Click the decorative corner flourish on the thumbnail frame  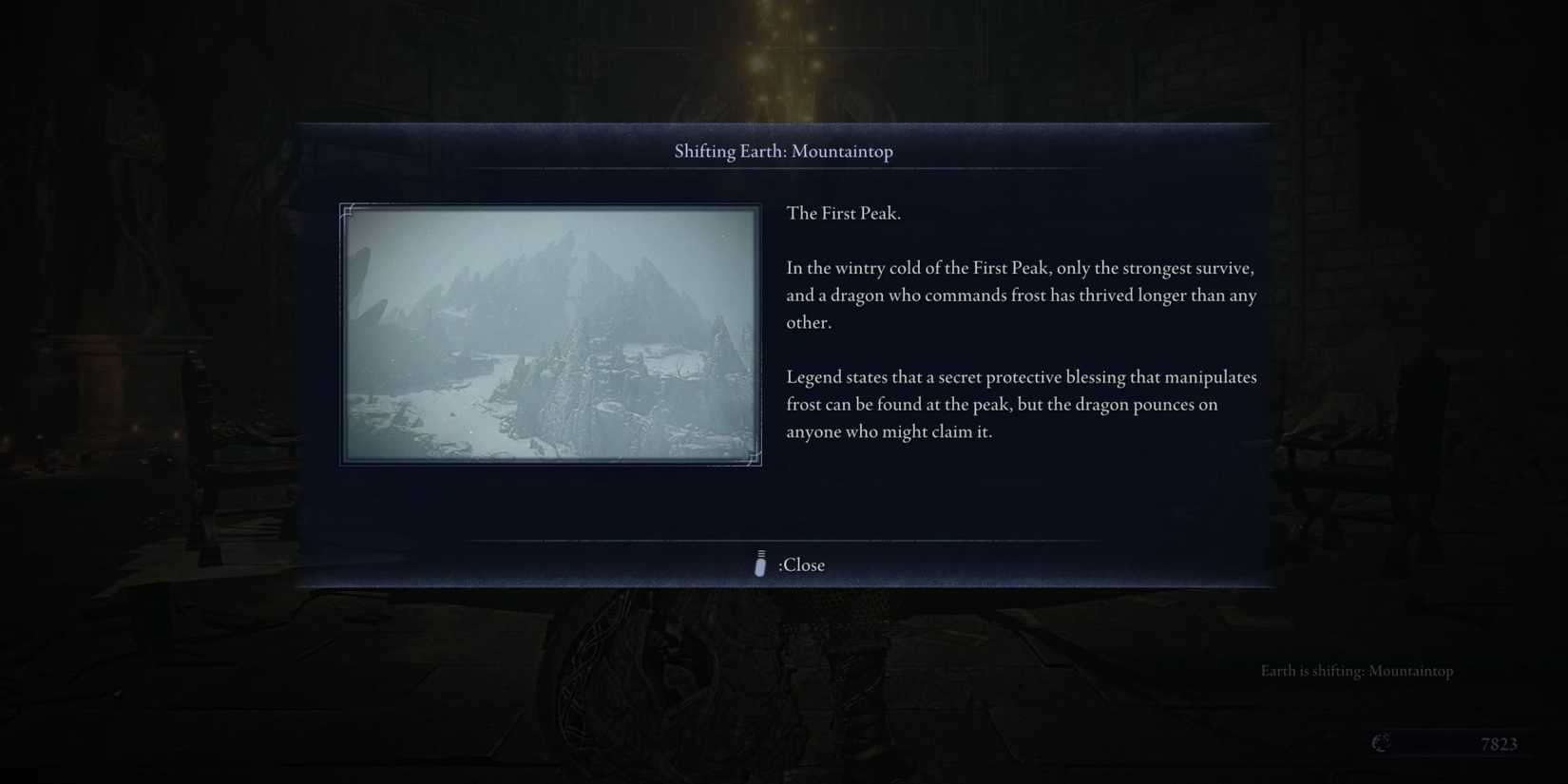click(x=348, y=211)
